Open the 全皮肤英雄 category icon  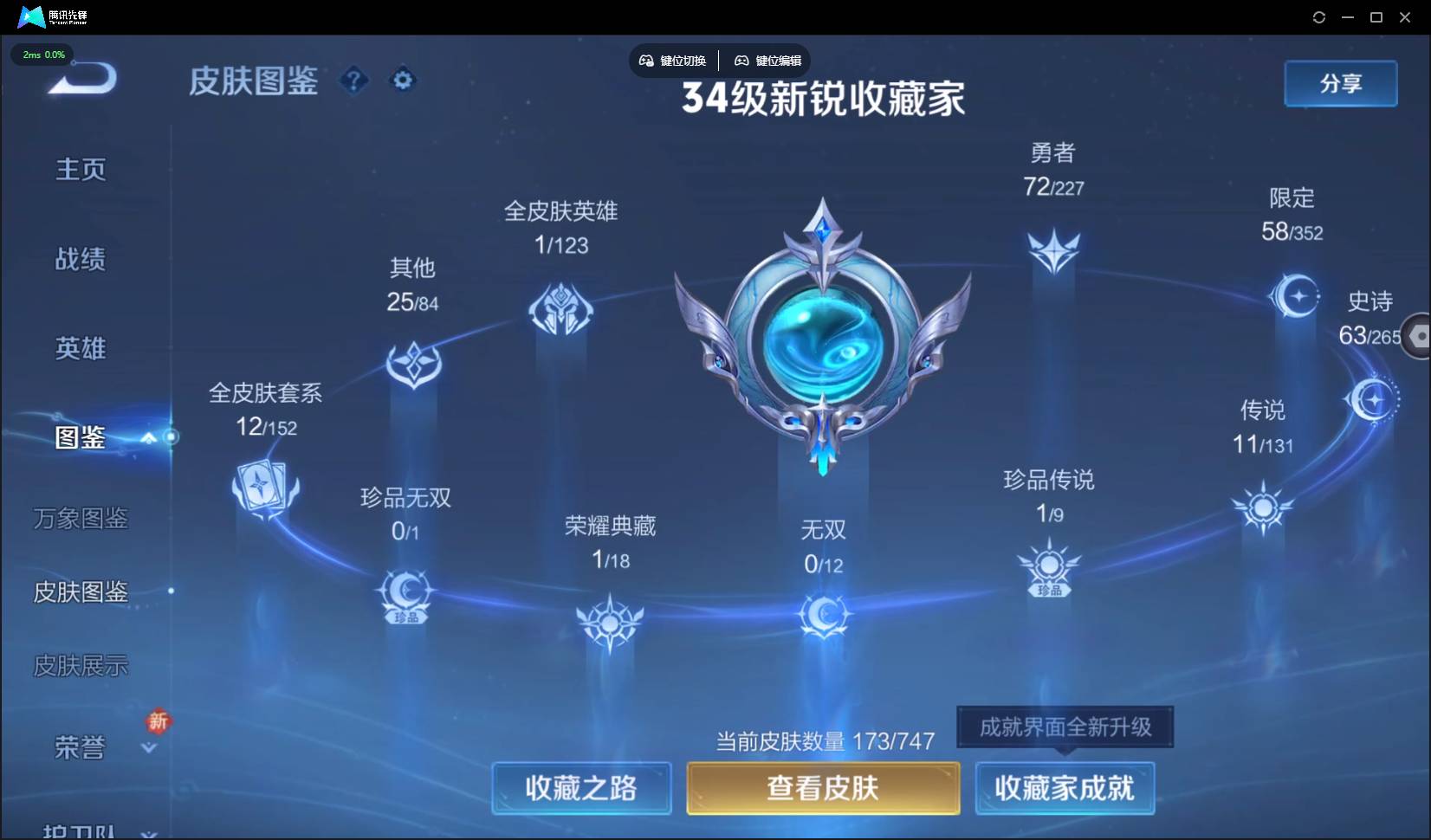point(561,309)
